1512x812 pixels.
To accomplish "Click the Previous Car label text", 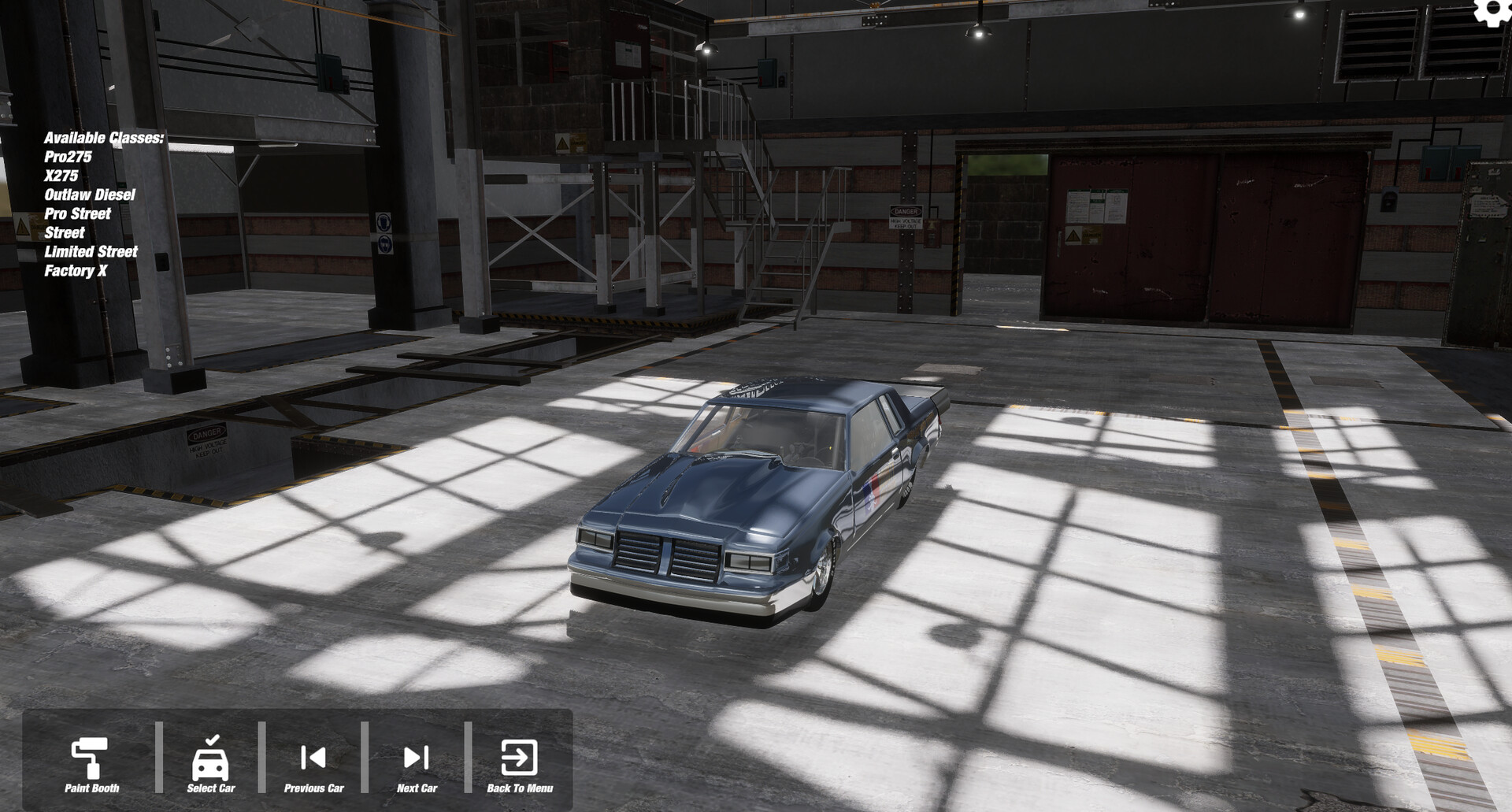I will 314,788.
